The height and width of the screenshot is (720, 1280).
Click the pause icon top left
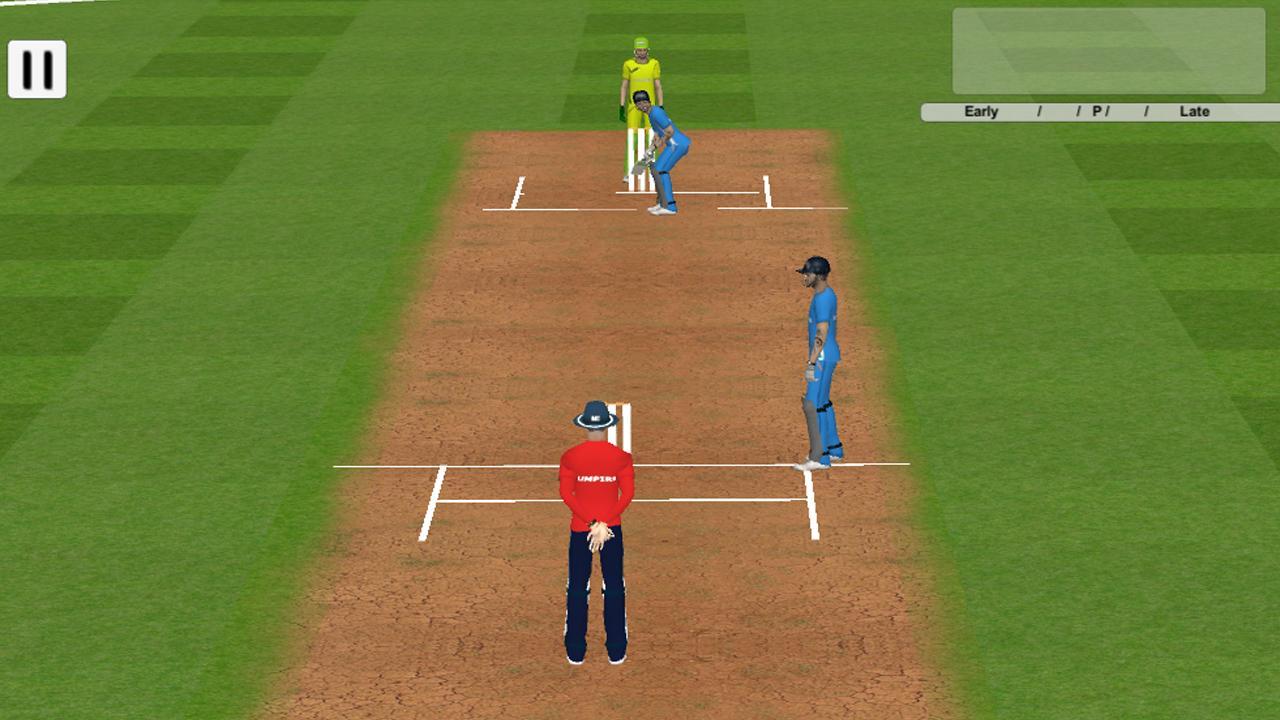coord(37,70)
